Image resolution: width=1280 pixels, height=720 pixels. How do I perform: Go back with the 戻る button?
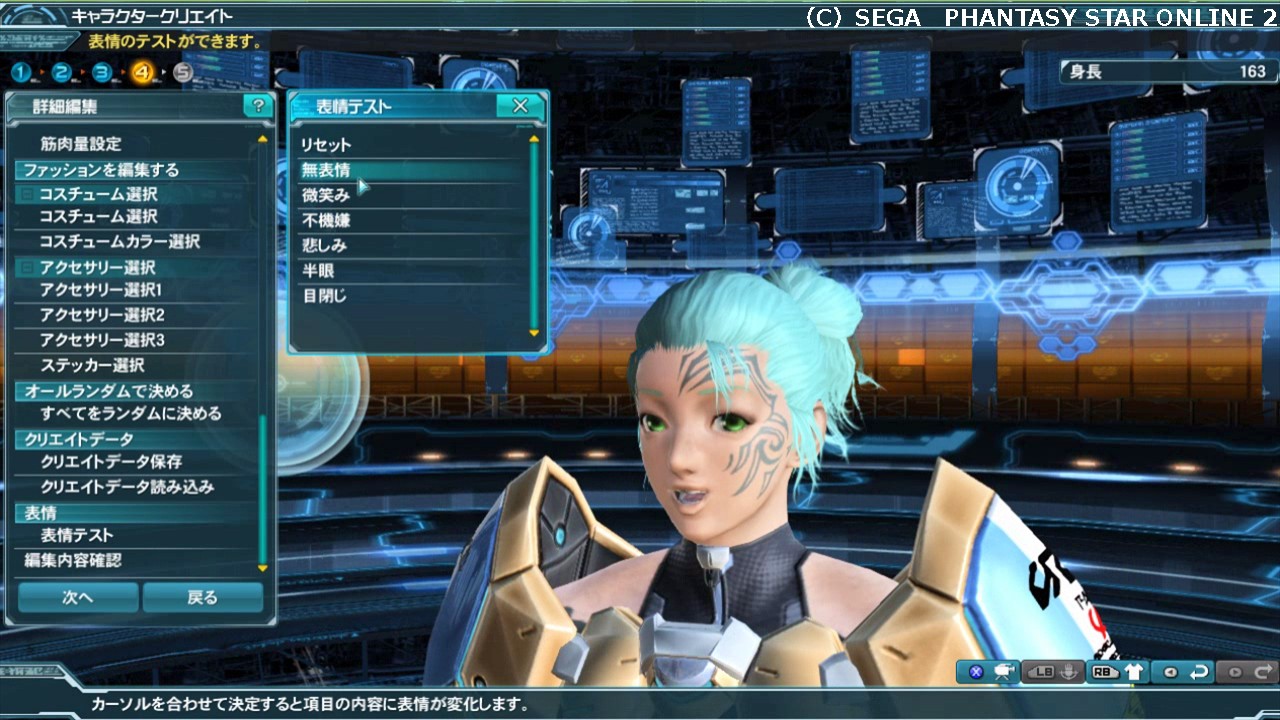click(203, 597)
